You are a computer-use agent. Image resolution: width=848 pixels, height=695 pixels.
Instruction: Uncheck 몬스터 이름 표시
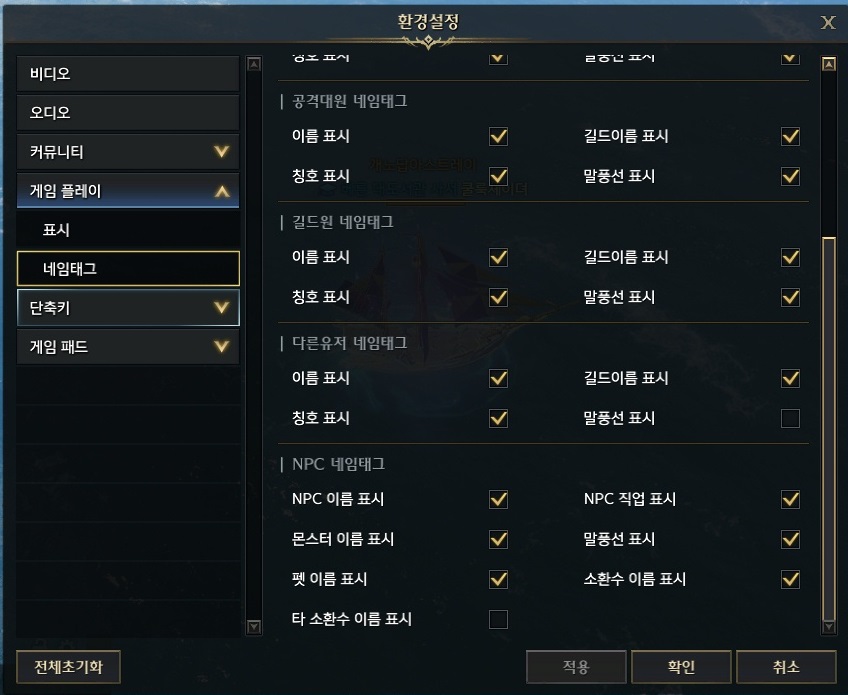(498, 539)
